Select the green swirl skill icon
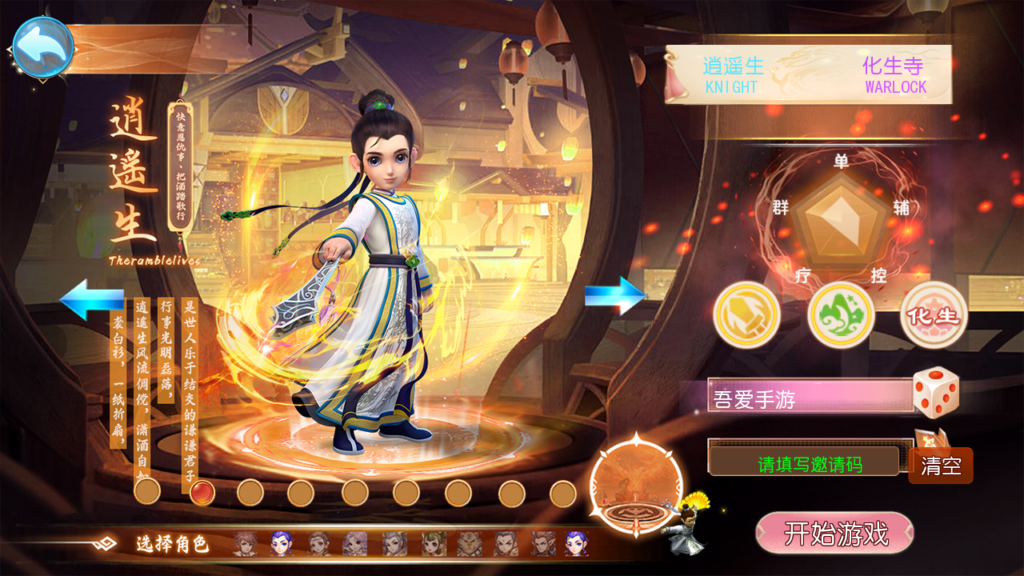 pyautogui.click(x=840, y=315)
